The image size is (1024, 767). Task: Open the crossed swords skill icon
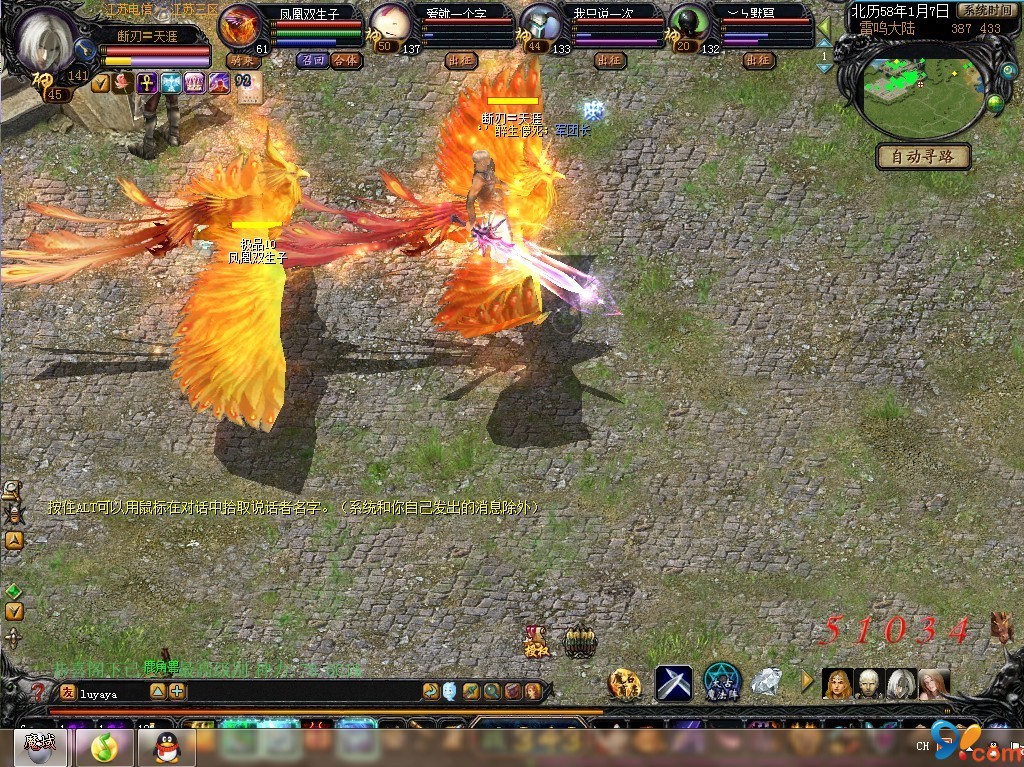click(673, 683)
